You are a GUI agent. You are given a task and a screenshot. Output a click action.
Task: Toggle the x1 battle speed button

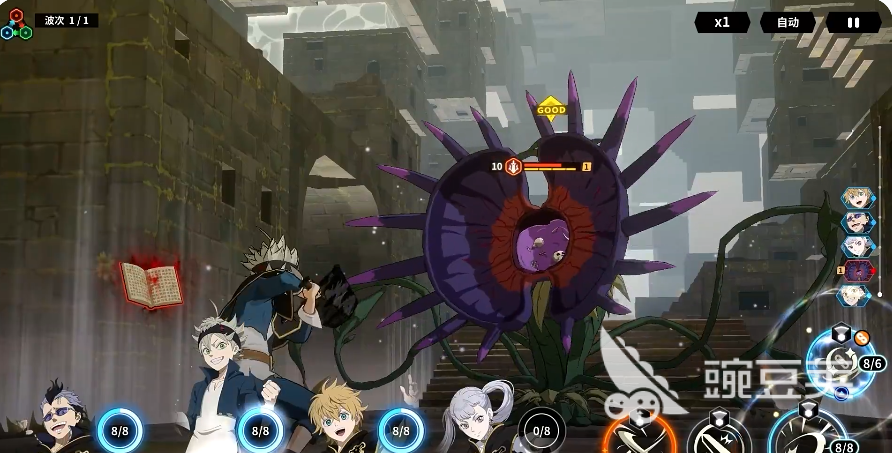click(722, 22)
